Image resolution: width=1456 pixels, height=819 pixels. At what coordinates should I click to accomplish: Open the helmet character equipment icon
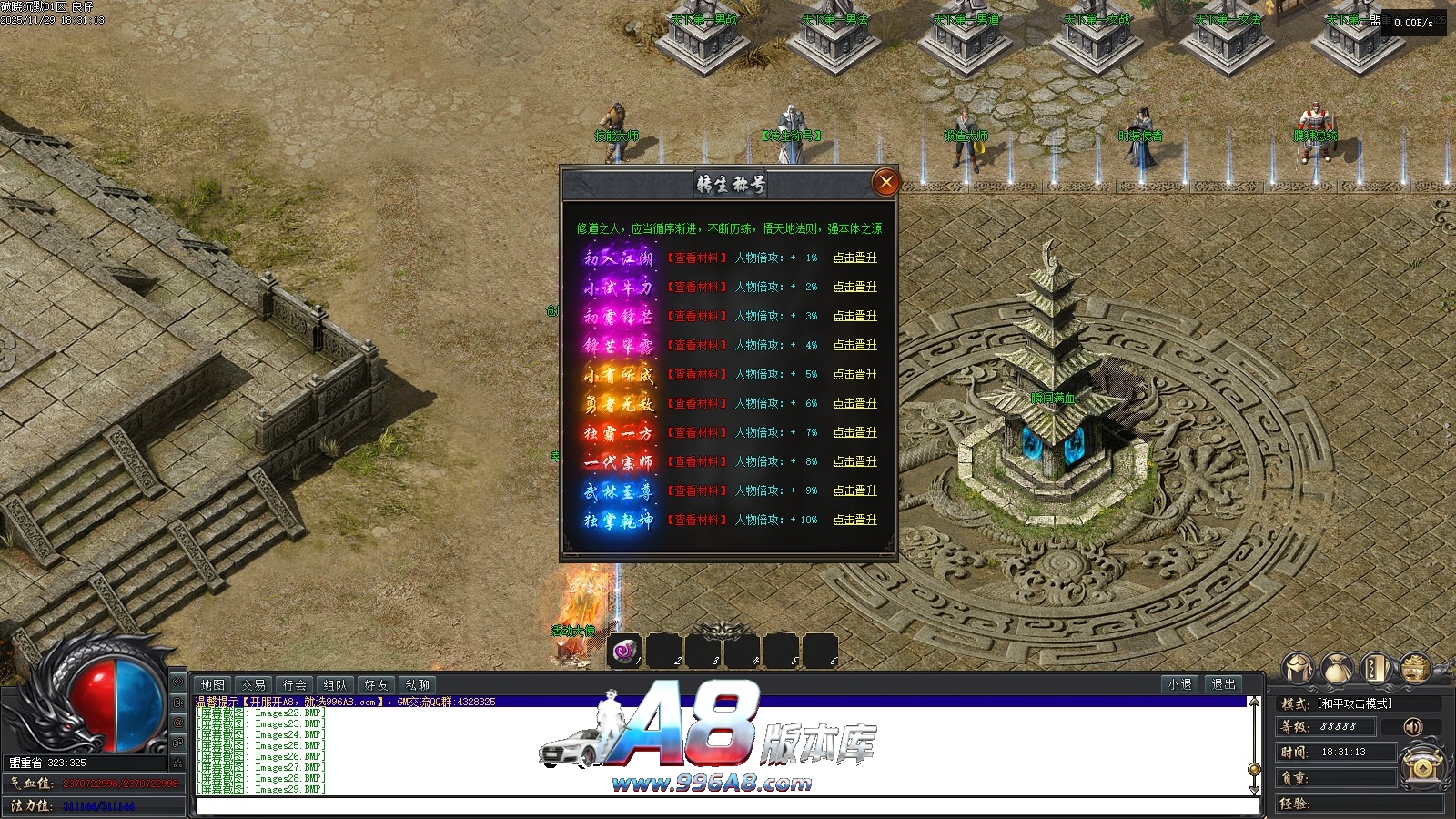1299,669
